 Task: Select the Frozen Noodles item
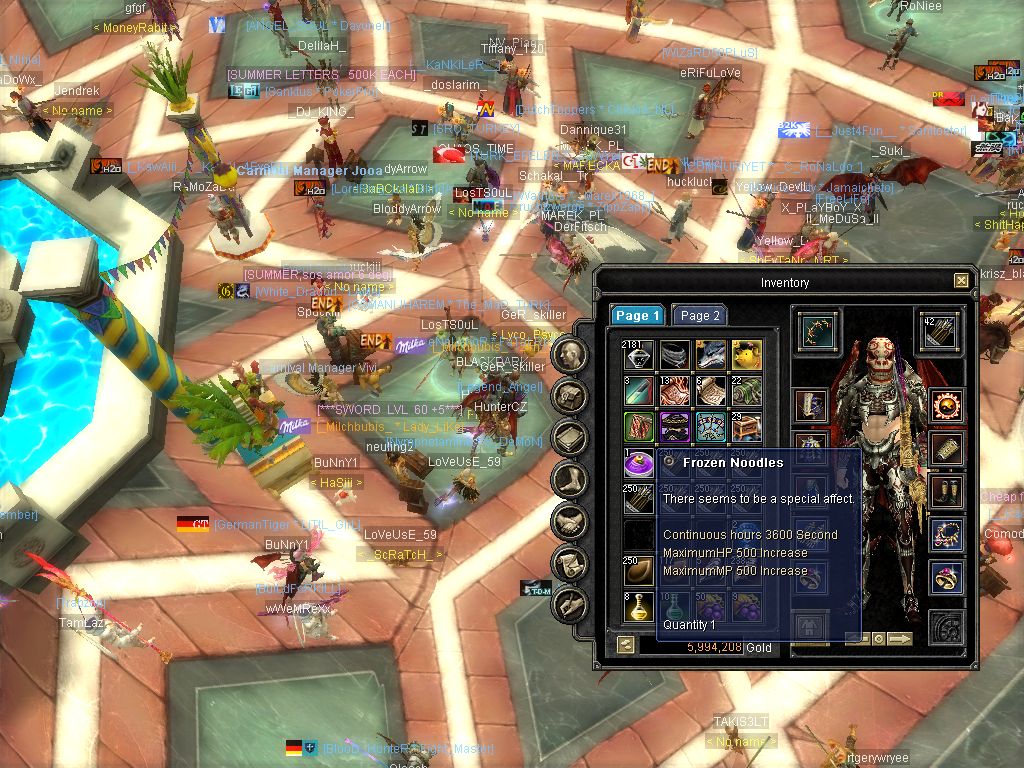click(x=639, y=462)
